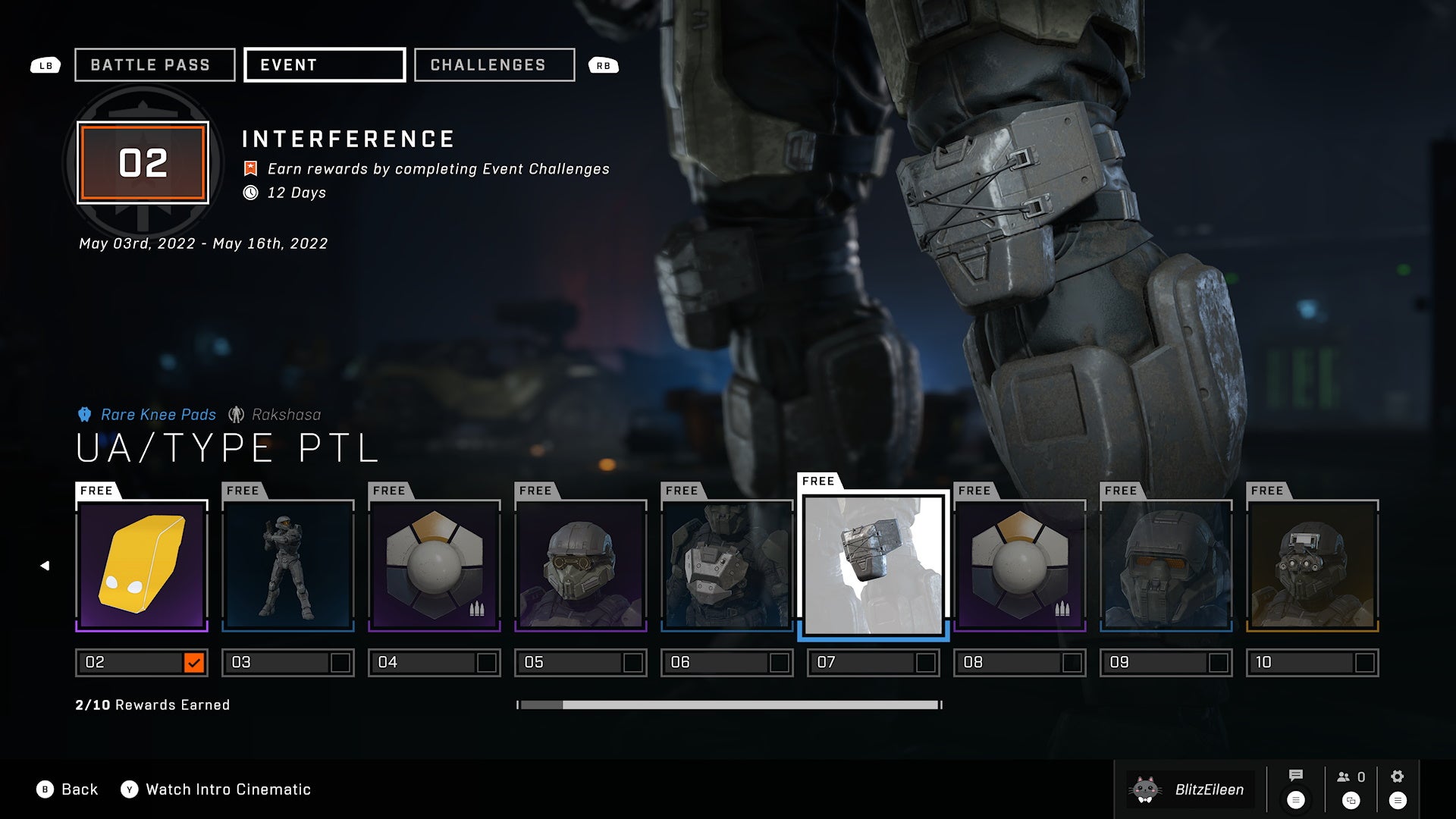1456x819 pixels.
Task: Check the reward box for tier 10
Action: click(x=1365, y=662)
